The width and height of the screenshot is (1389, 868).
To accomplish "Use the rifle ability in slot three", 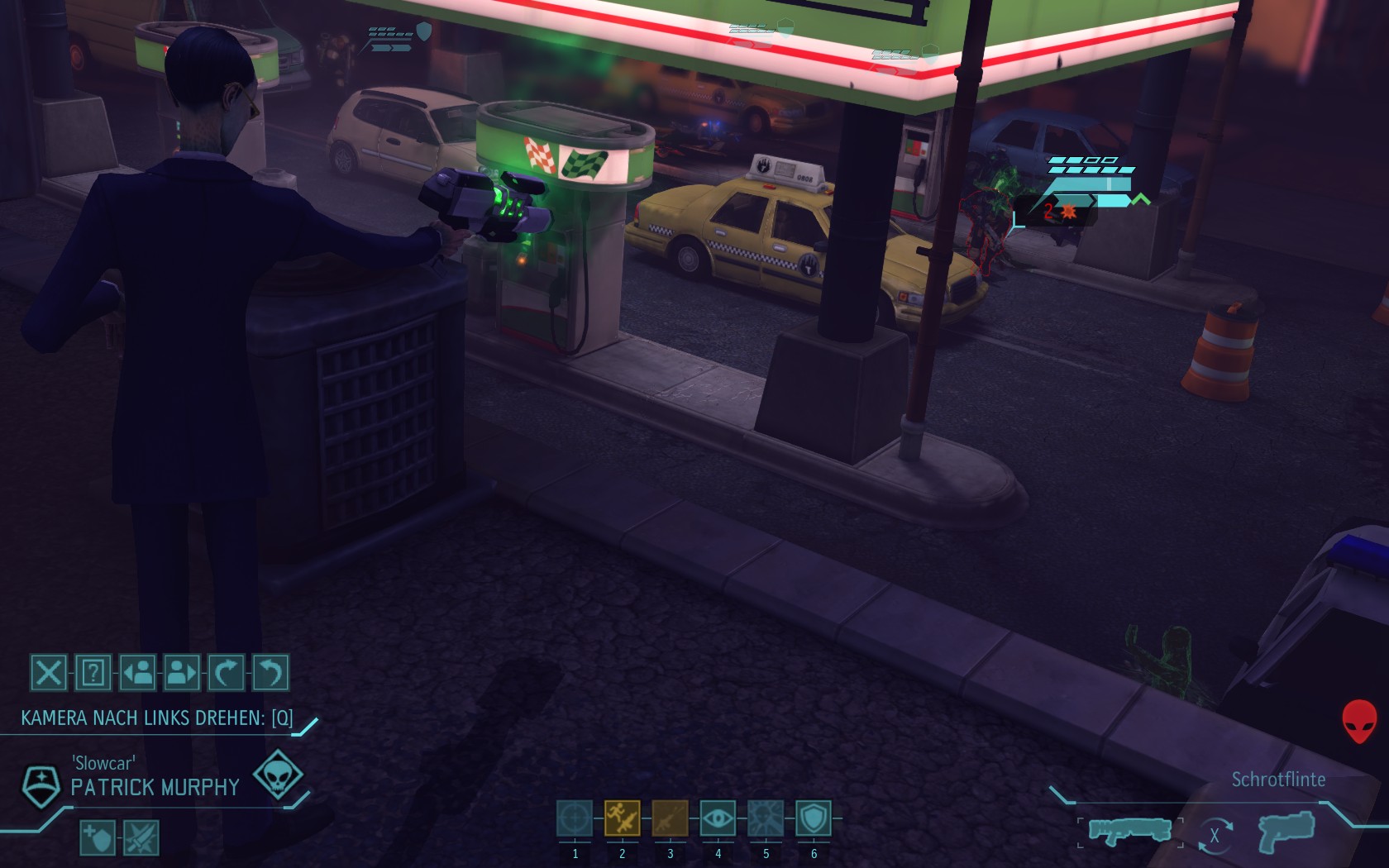I will click(x=670, y=818).
